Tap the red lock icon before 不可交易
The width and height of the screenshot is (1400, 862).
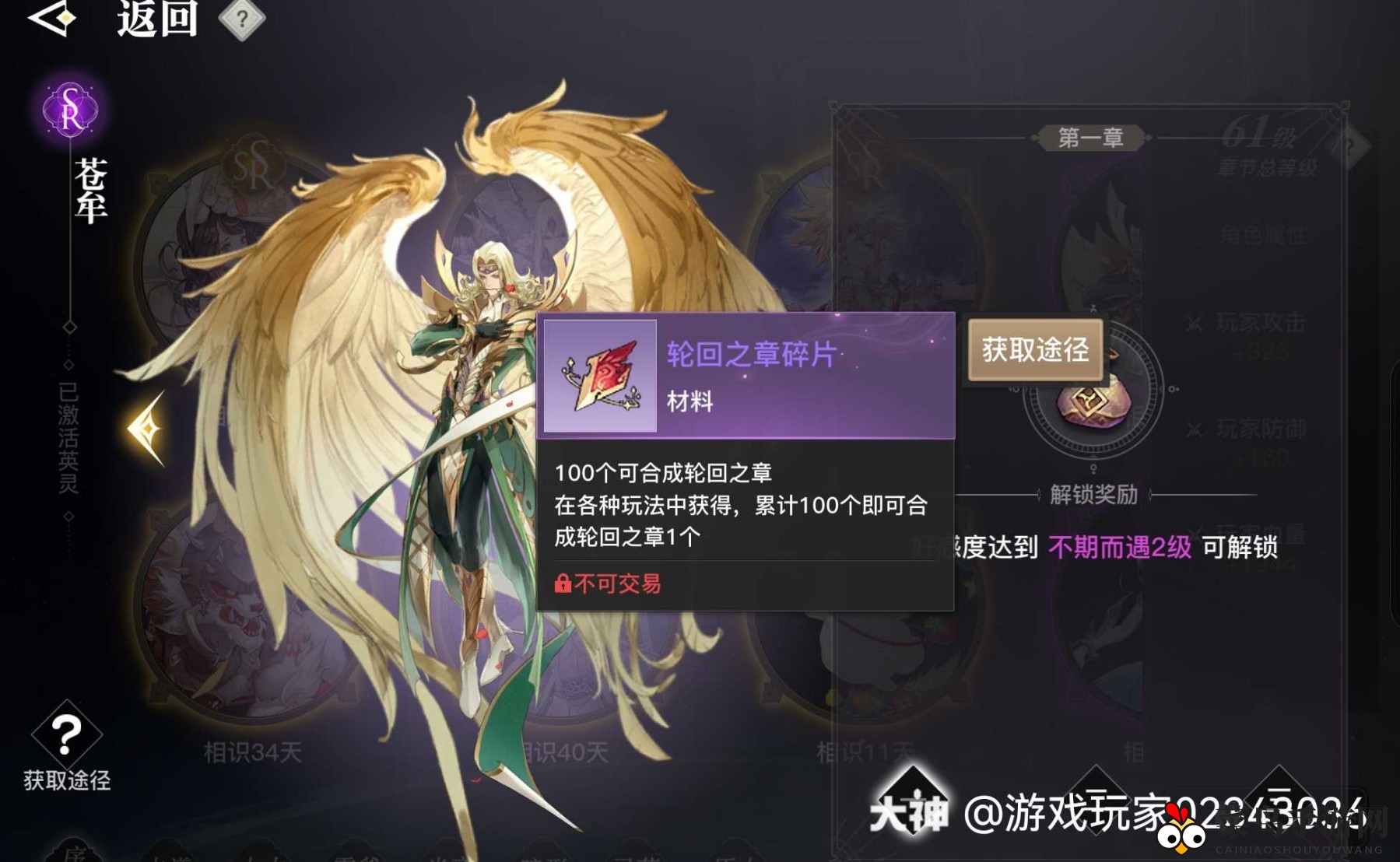pyautogui.click(x=564, y=584)
